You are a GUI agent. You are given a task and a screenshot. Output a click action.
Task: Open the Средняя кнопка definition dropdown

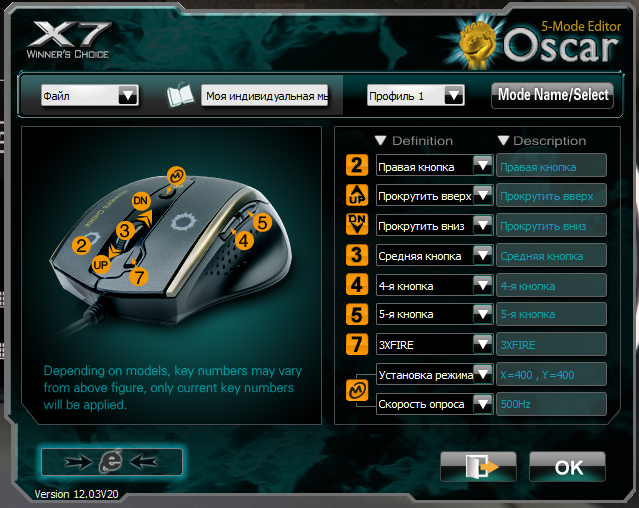click(x=483, y=255)
